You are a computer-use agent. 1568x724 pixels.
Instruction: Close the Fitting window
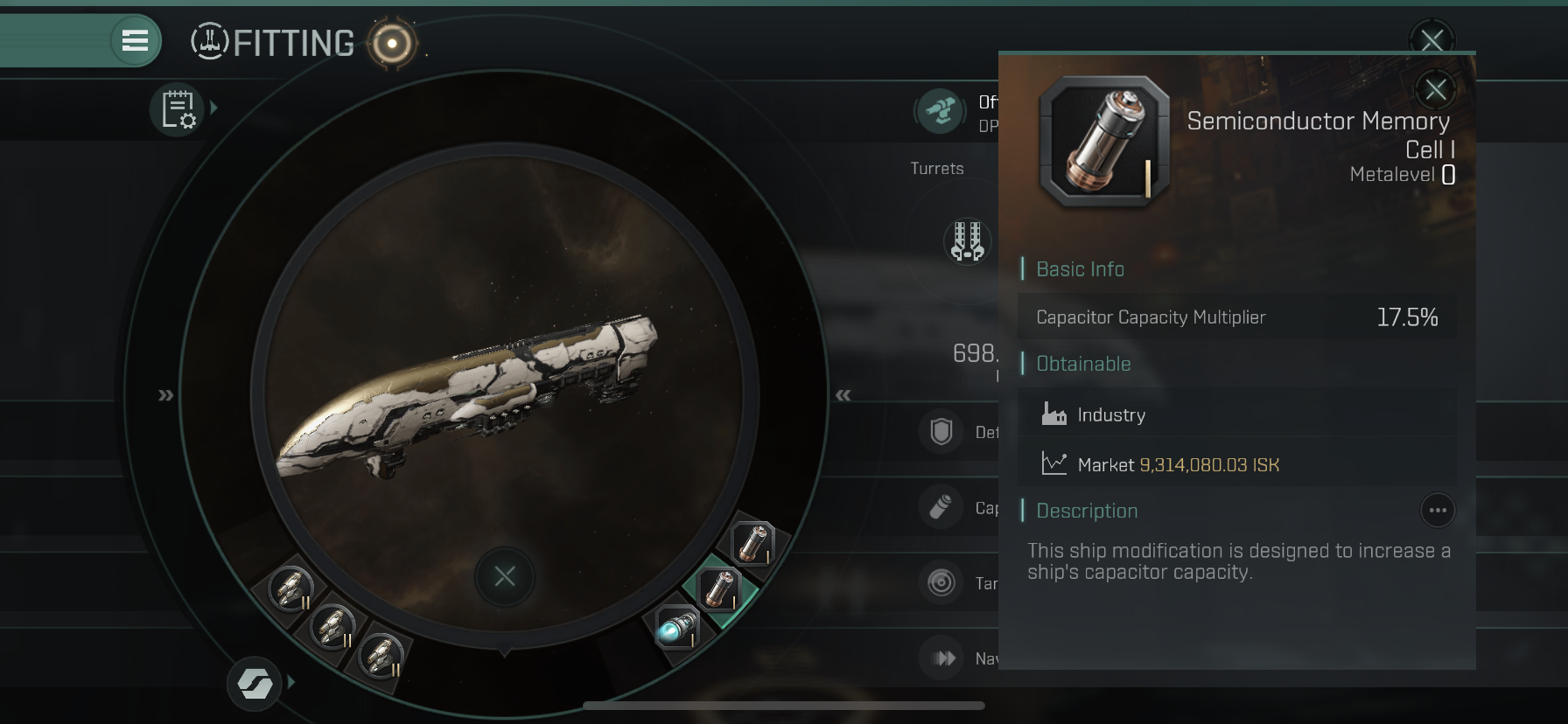tap(1431, 38)
